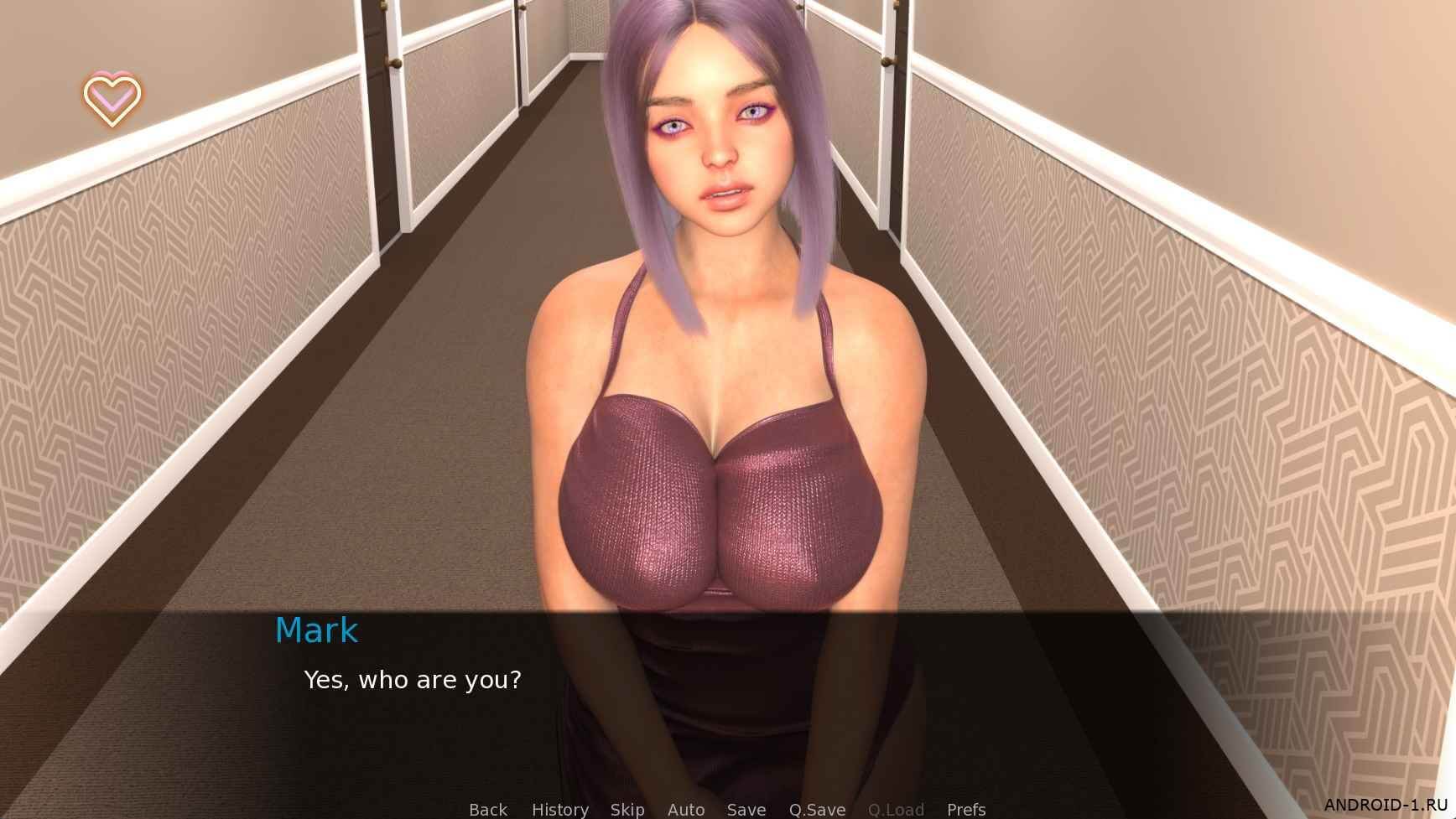
Task: Toggle Auto dialogue advance
Action: tap(685, 809)
